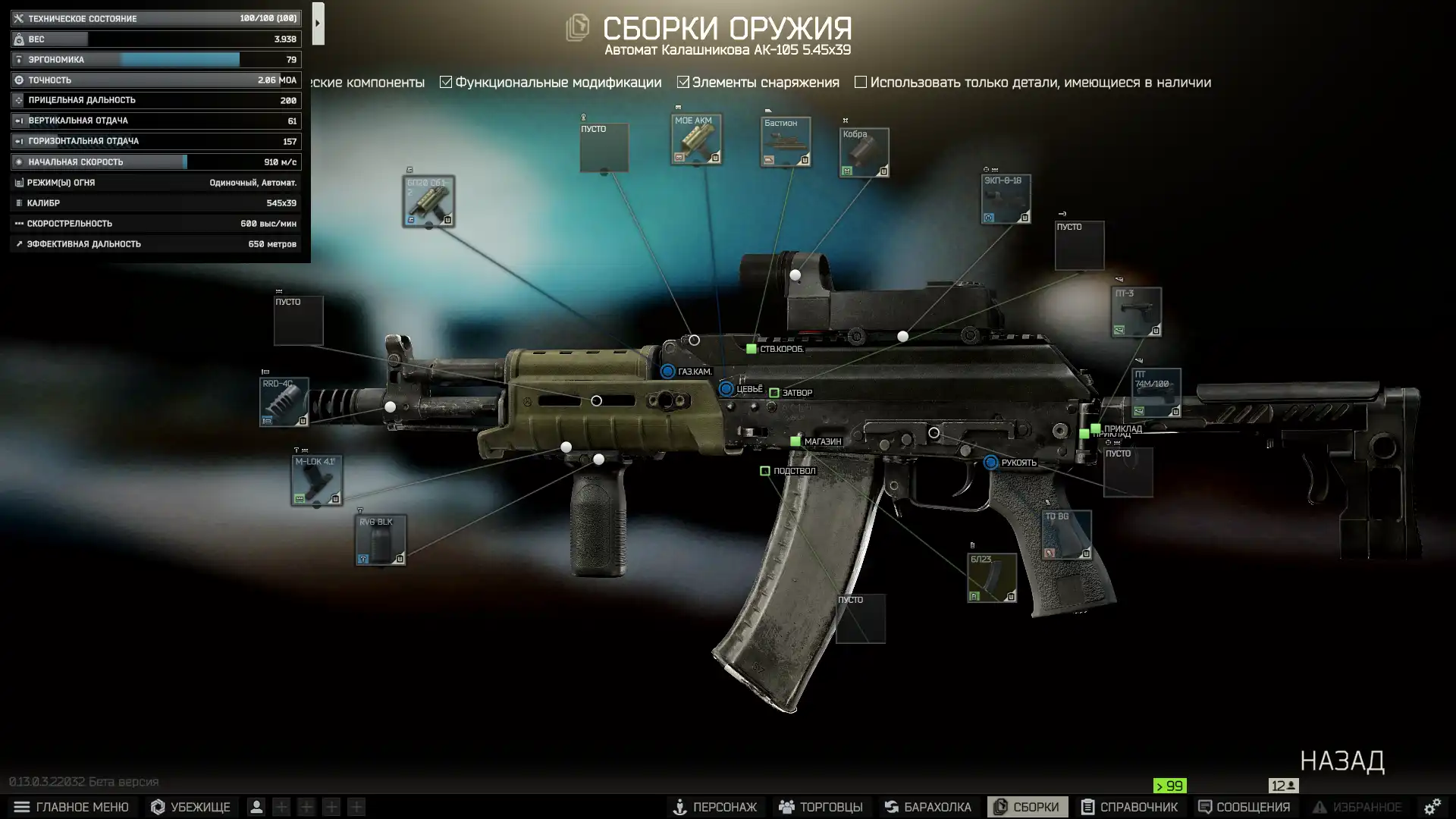Select the Кобра sight slot
Viewport: 1456px width, 819px height.
tap(864, 152)
